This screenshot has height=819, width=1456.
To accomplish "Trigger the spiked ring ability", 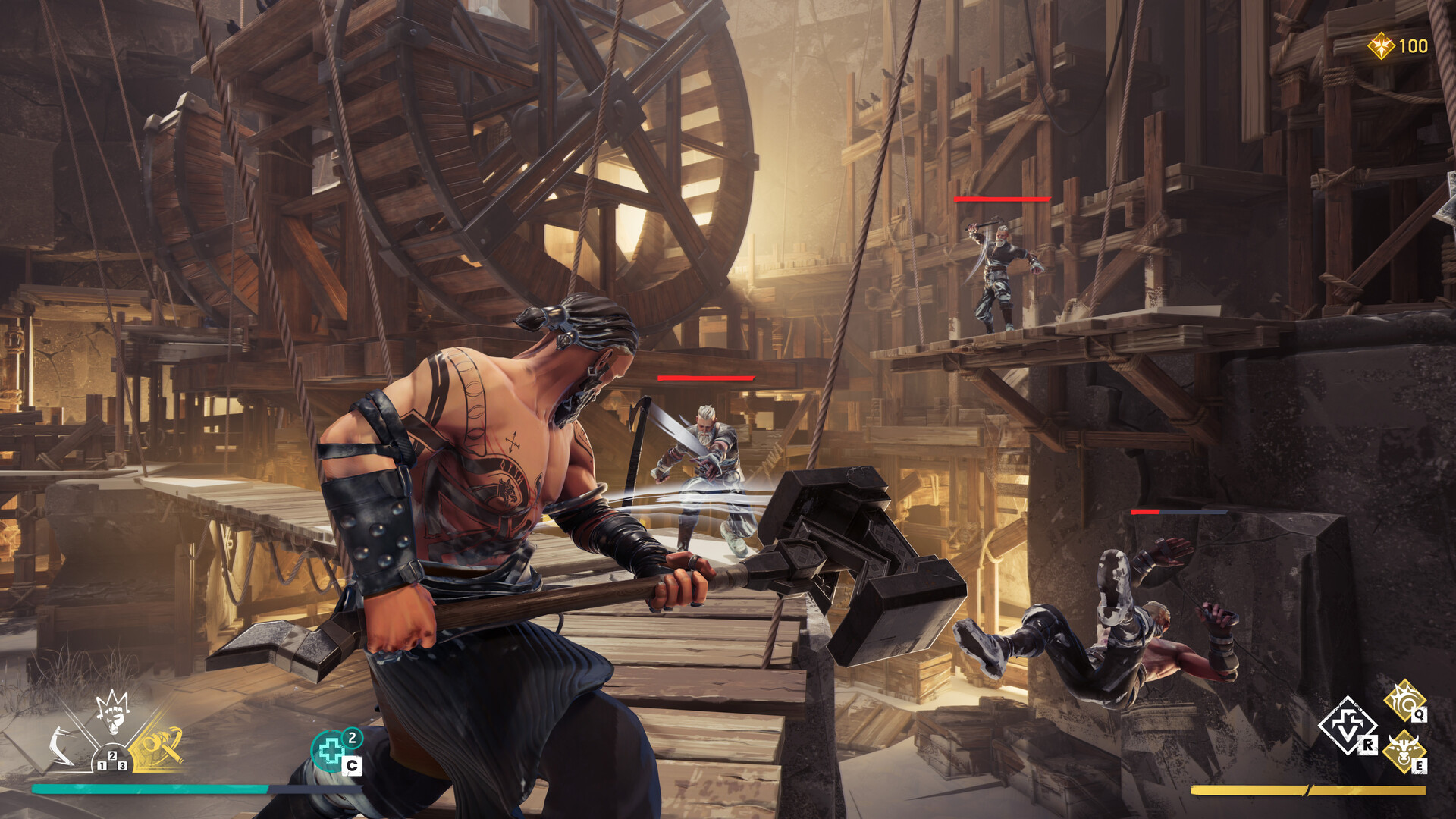I will pyautogui.click(x=1404, y=701).
